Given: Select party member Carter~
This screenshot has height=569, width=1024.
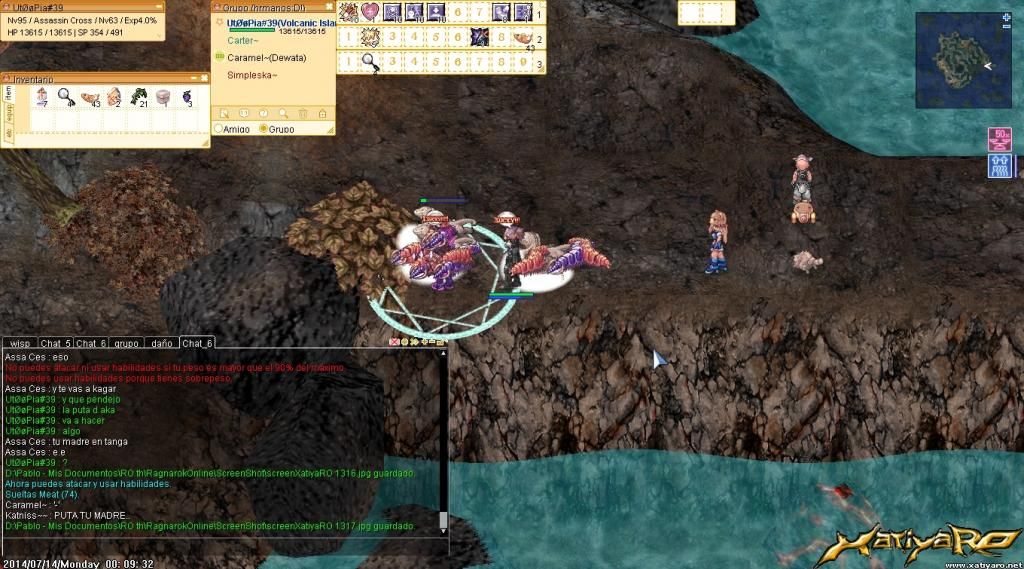Looking at the screenshot, I should tap(243, 41).
